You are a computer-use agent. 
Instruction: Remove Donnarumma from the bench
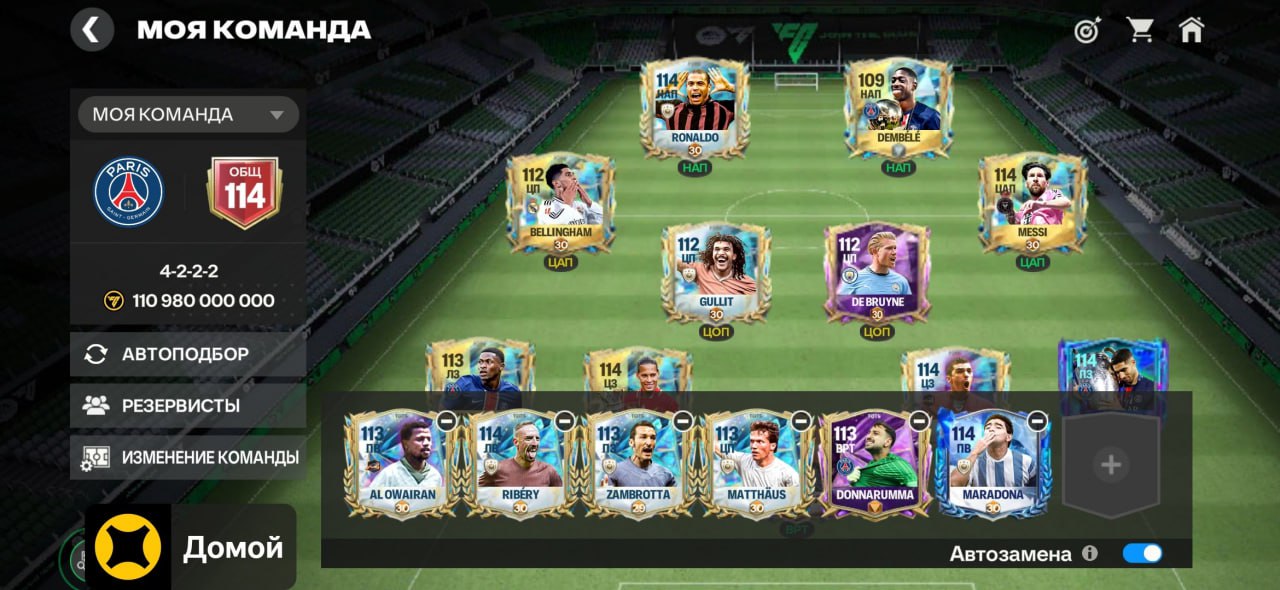pyautogui.click(x=919, y=421)
